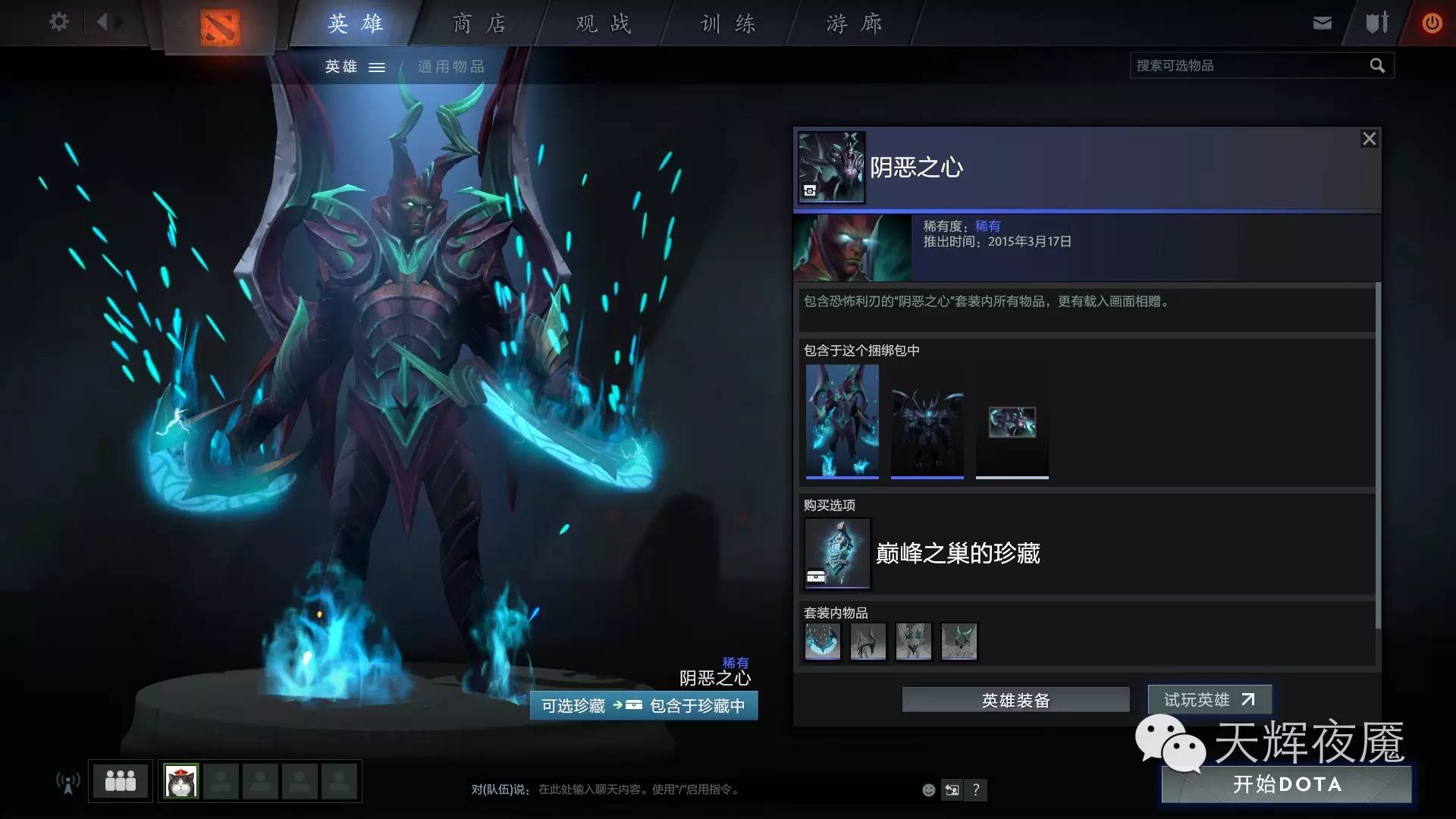Image resolution: width=1456 pixels, height=819 pixels.
Task: Select the 巅峰之巢的珍藏 treasure thumbnail
Action: click(x=837, y=554)
